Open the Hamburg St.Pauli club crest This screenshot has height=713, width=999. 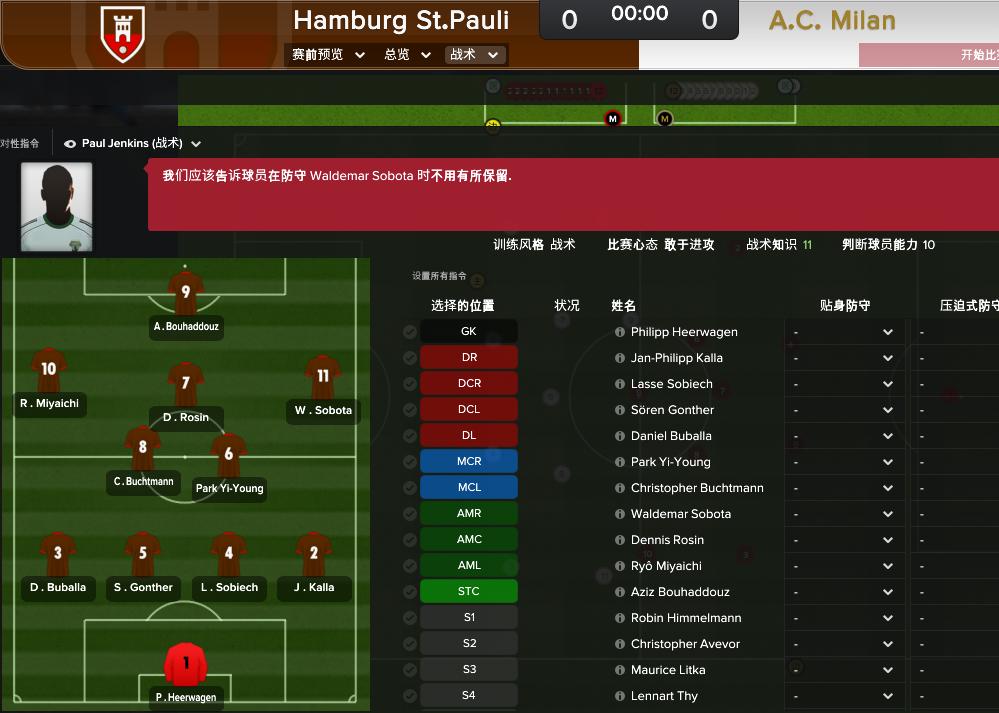(x=123, y=34)
